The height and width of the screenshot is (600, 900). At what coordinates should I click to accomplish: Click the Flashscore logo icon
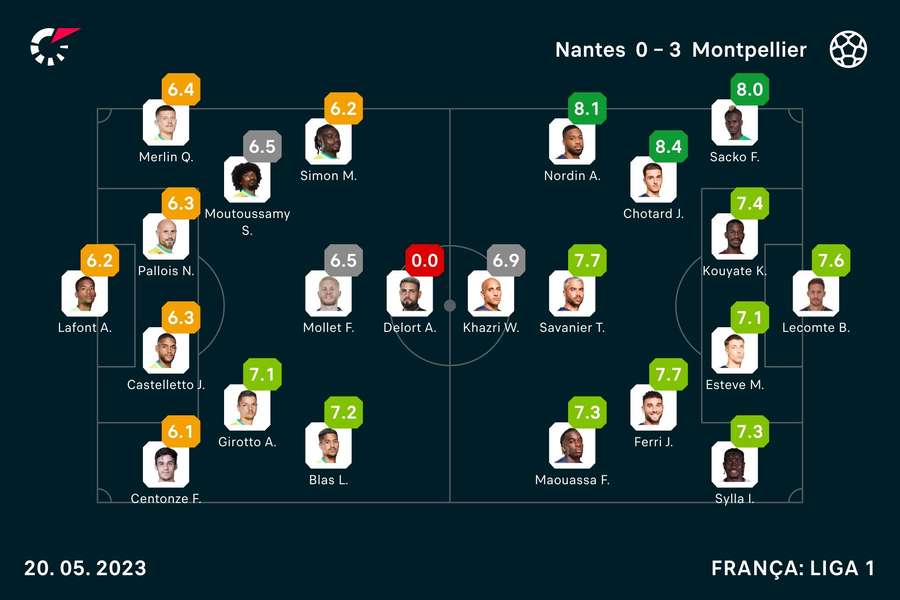click(x=53, y=46)
